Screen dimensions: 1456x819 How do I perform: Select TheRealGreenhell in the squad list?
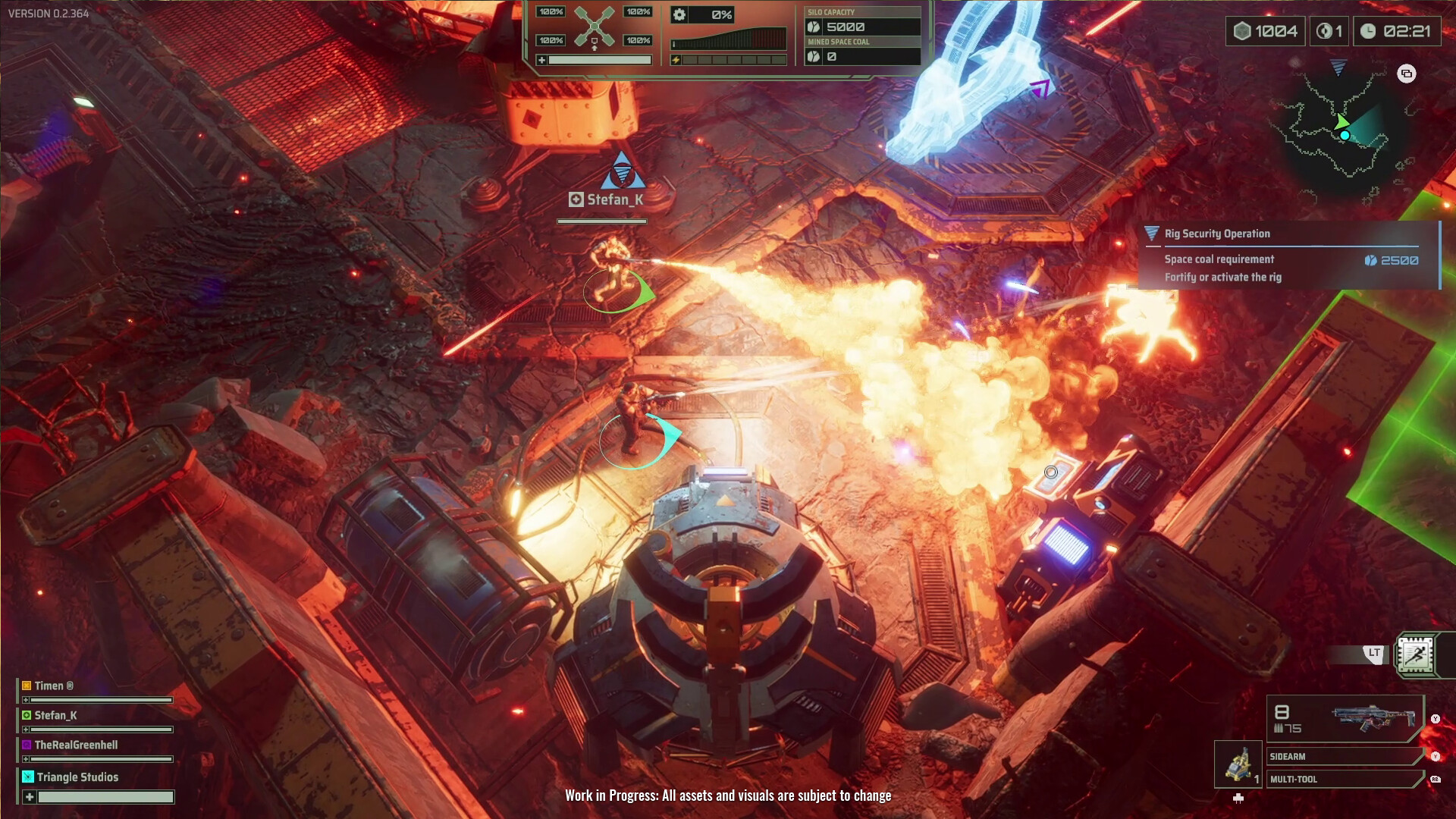coord(75,745)
